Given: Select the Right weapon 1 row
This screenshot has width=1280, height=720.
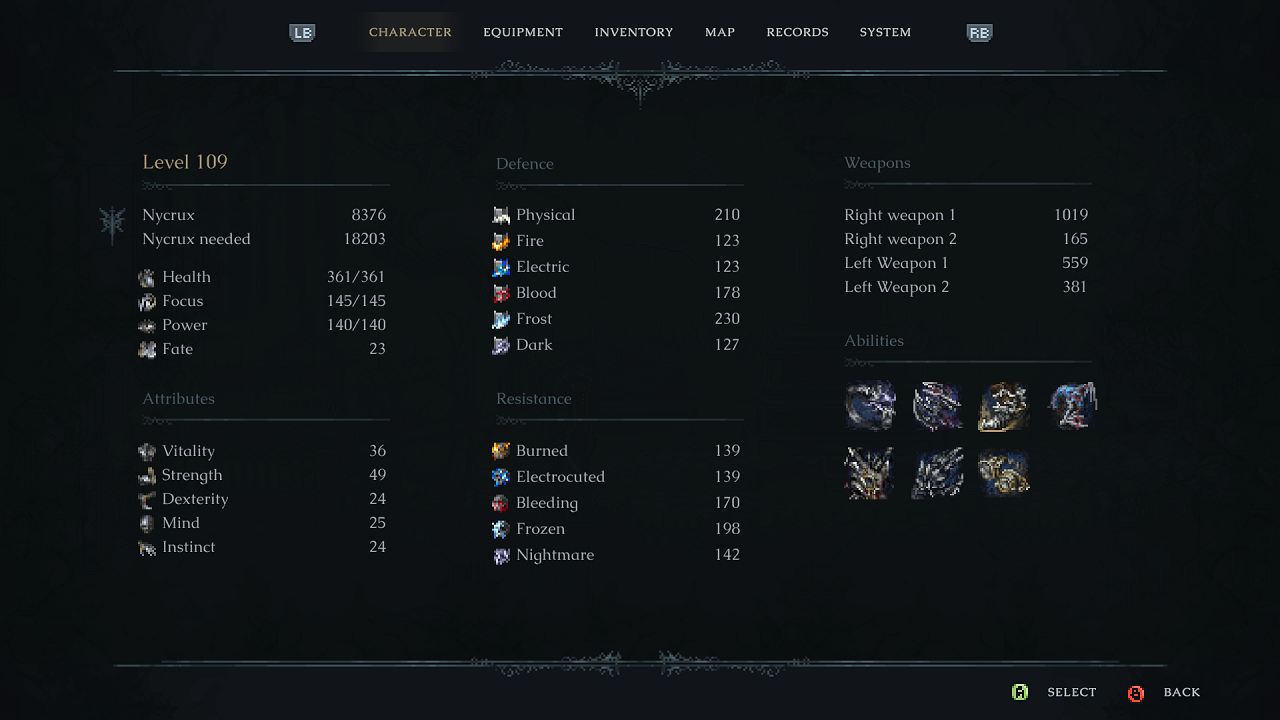Looking at the screenshot, I should [x=966, y=215].
